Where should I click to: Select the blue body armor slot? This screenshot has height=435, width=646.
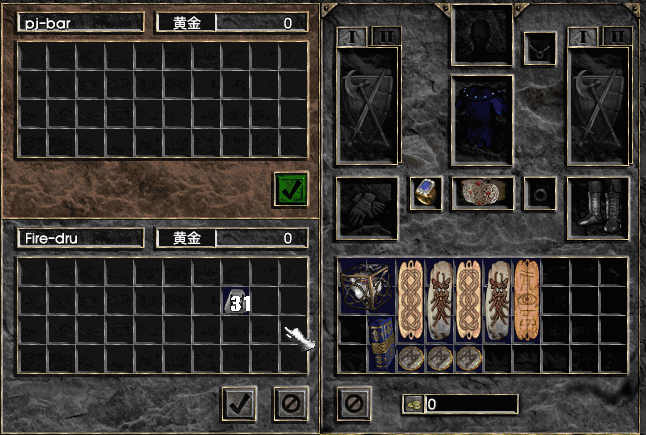coord(481,120)
